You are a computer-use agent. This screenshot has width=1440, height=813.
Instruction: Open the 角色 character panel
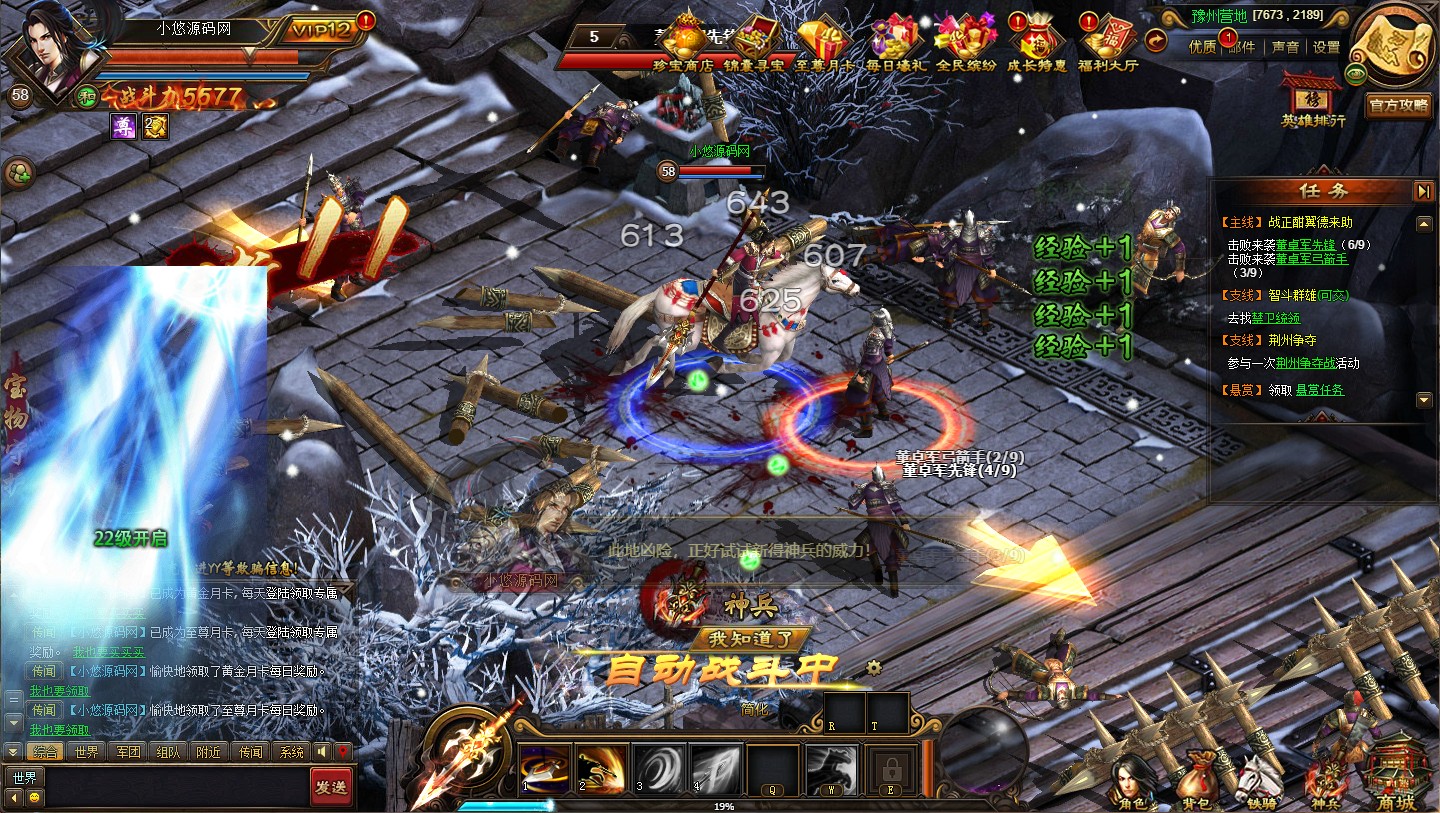pos(1132,782)
